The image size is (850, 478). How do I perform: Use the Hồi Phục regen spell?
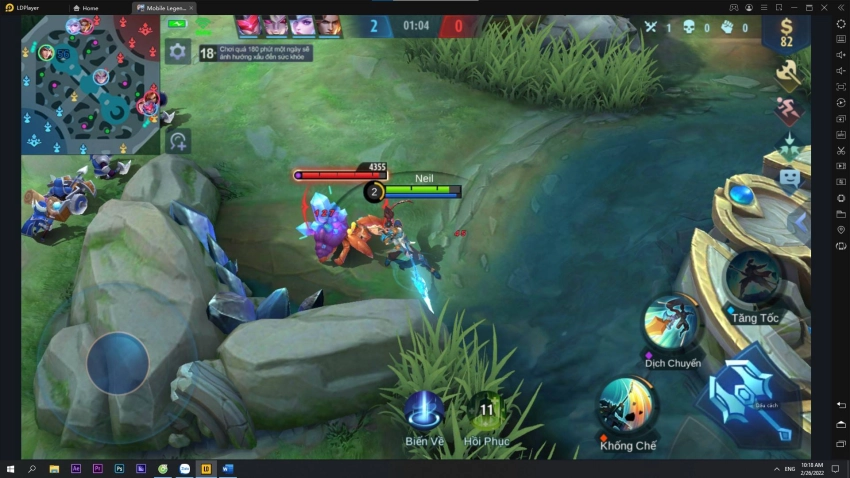pos(487,410)
